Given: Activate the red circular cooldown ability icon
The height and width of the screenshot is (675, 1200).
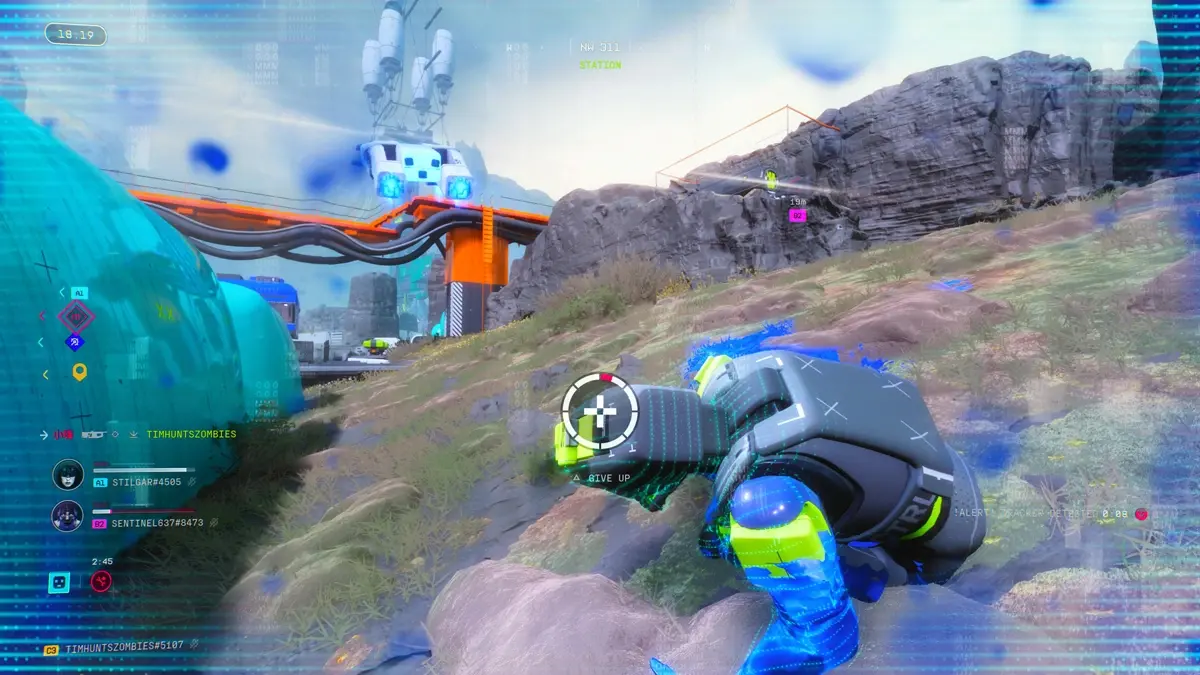Looking at the screenshot, I should point(101,582).
